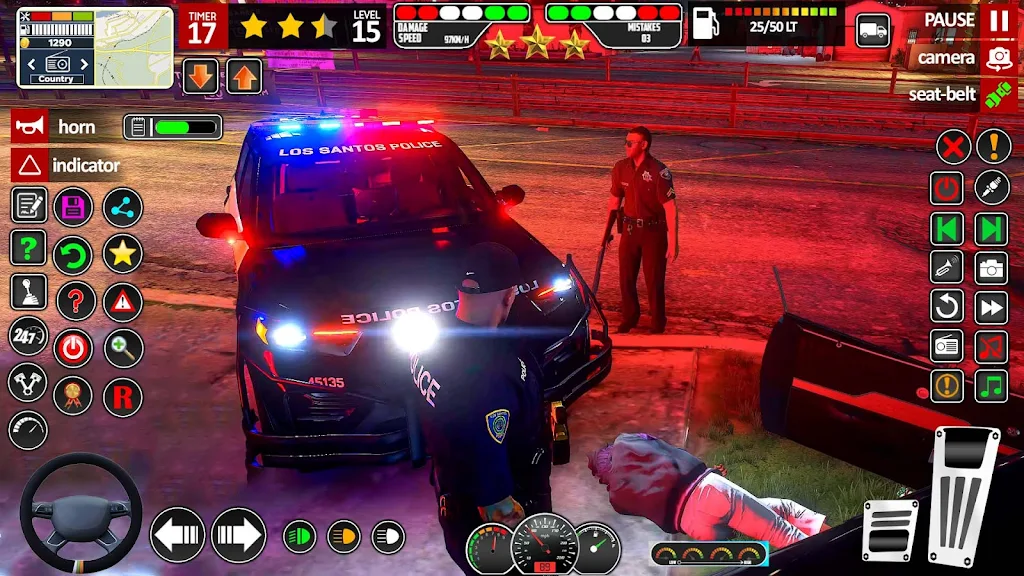Click the minimap
The image size is (1024, 576).
[95, 47]
